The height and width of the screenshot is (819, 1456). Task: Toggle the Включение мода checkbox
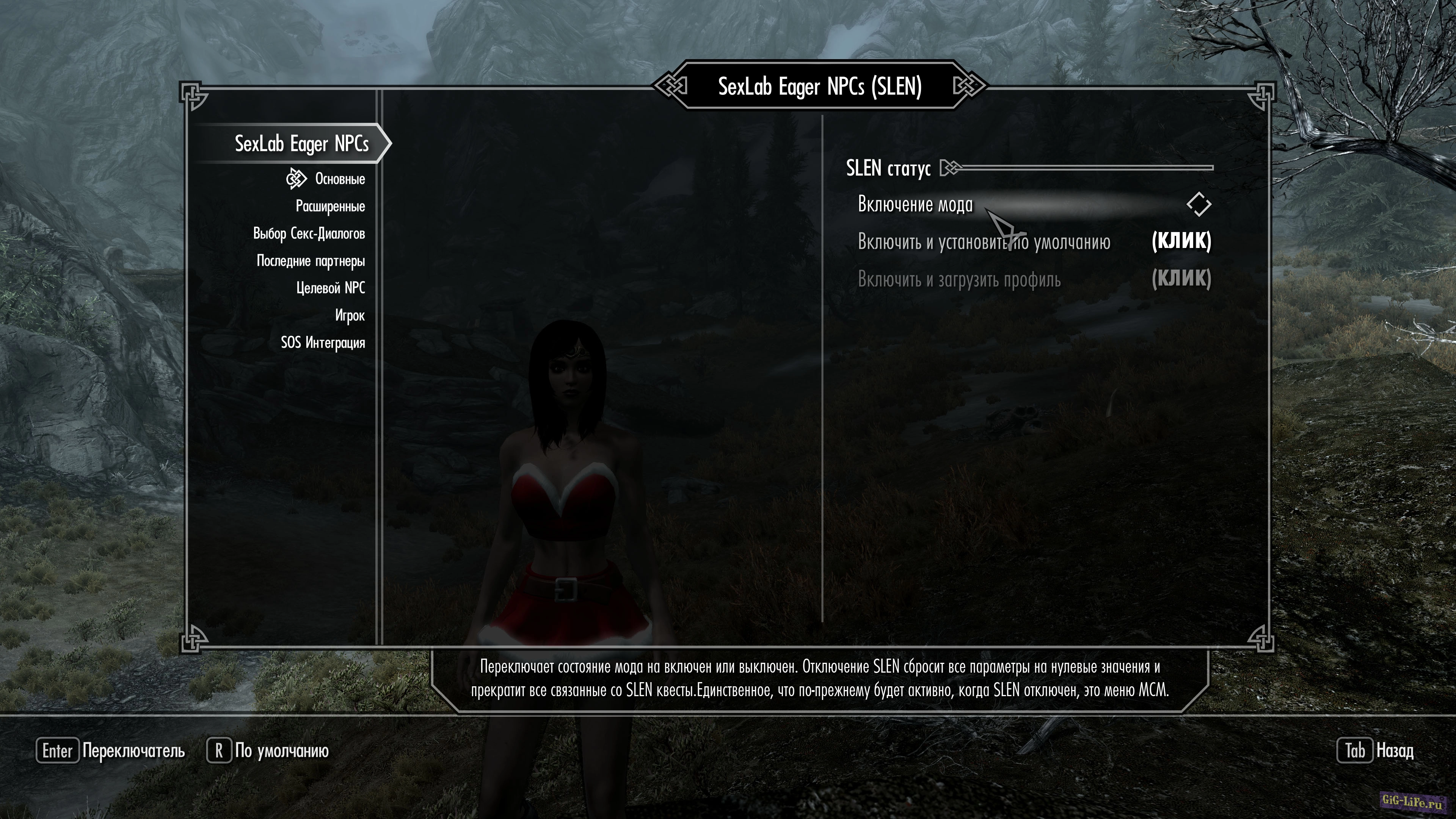[1198, 204]
